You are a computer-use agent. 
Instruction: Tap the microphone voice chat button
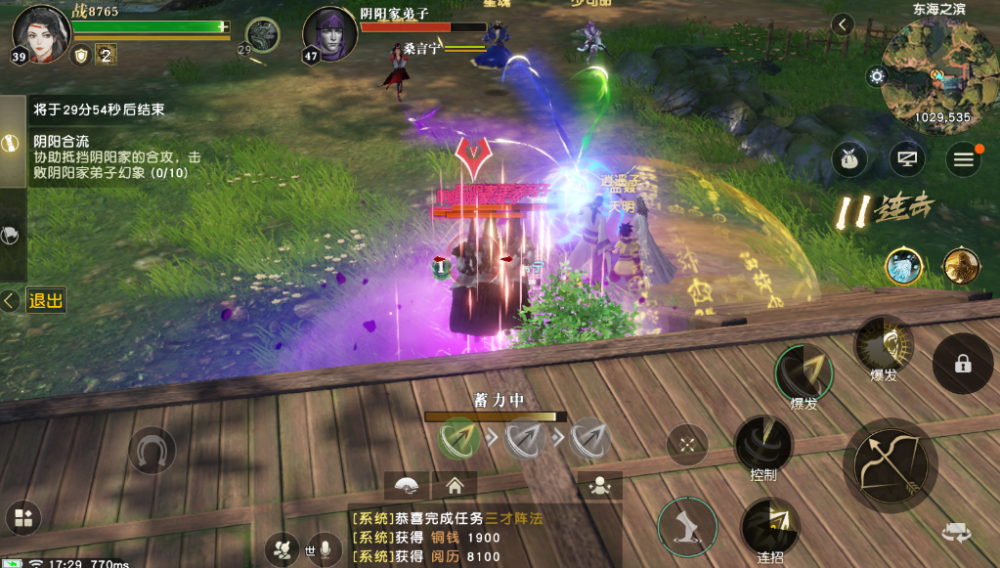[x=324, y=549]
